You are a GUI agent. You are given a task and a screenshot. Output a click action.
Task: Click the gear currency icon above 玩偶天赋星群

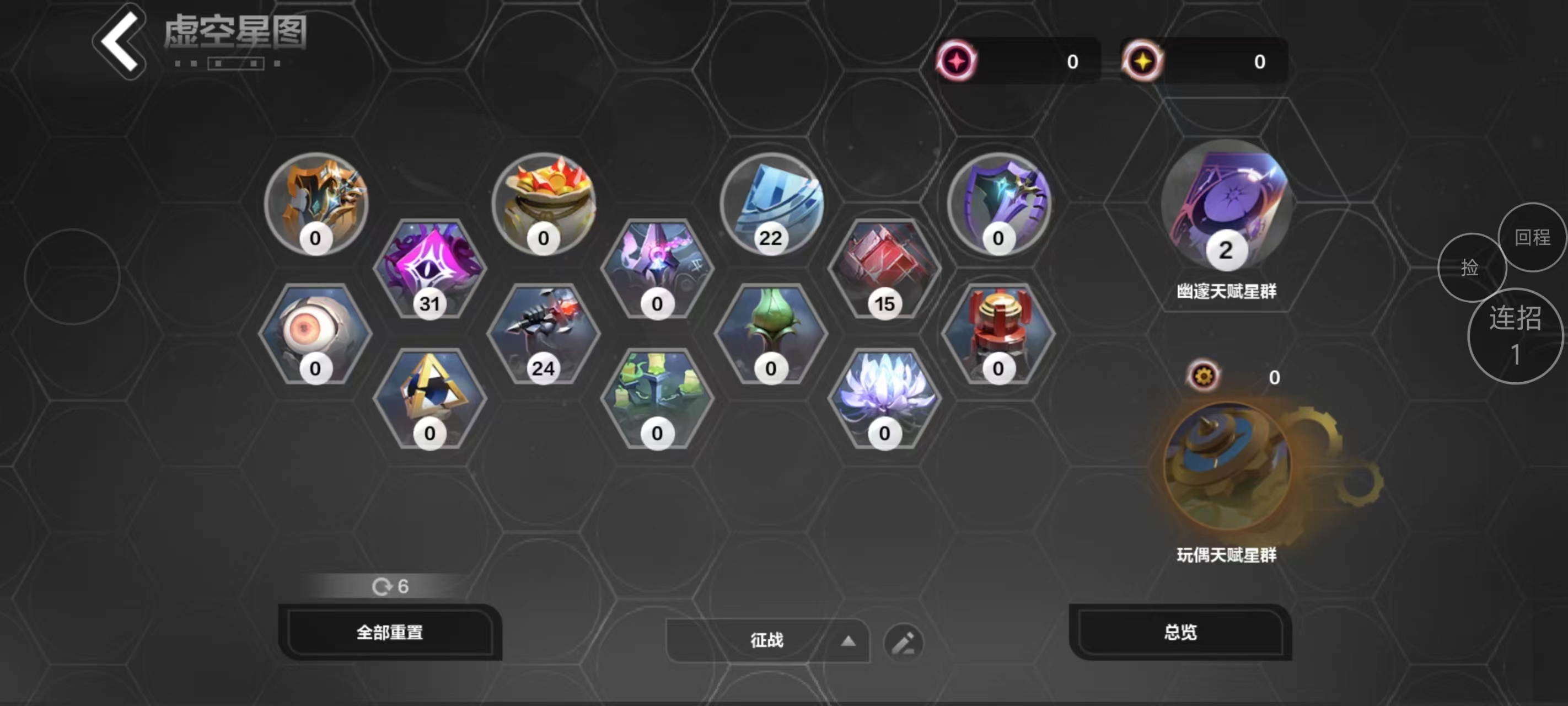pos(1204,376)
